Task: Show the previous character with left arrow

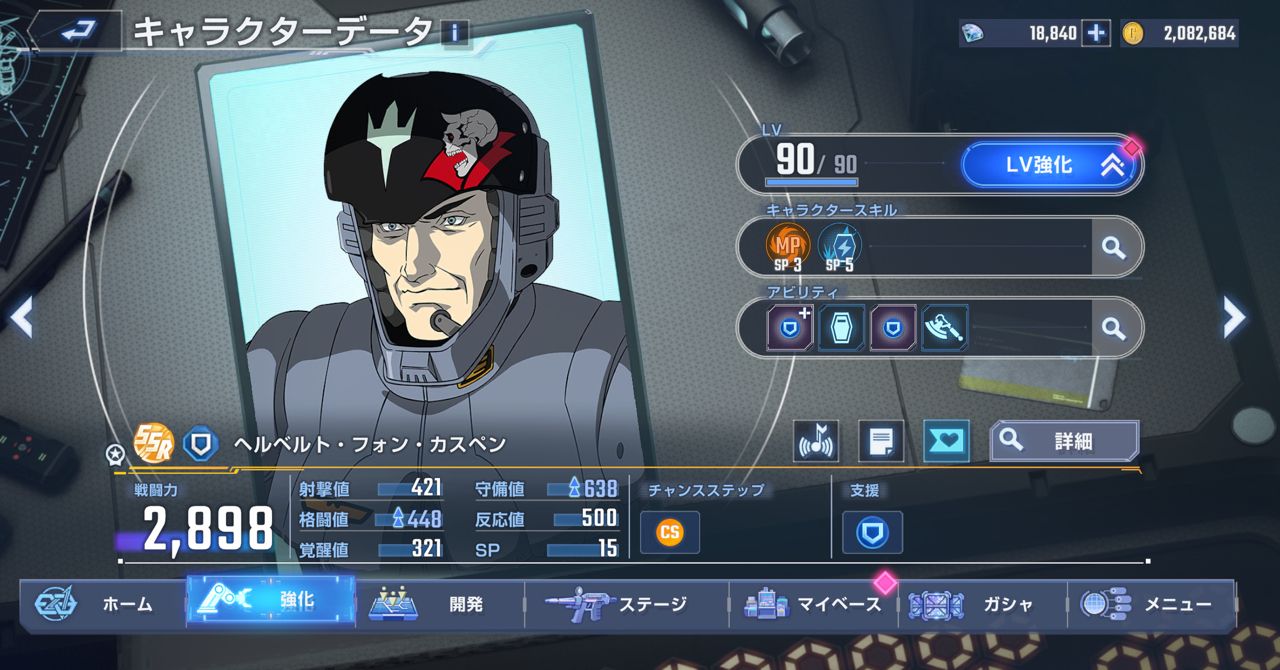Action: (22, 318)
